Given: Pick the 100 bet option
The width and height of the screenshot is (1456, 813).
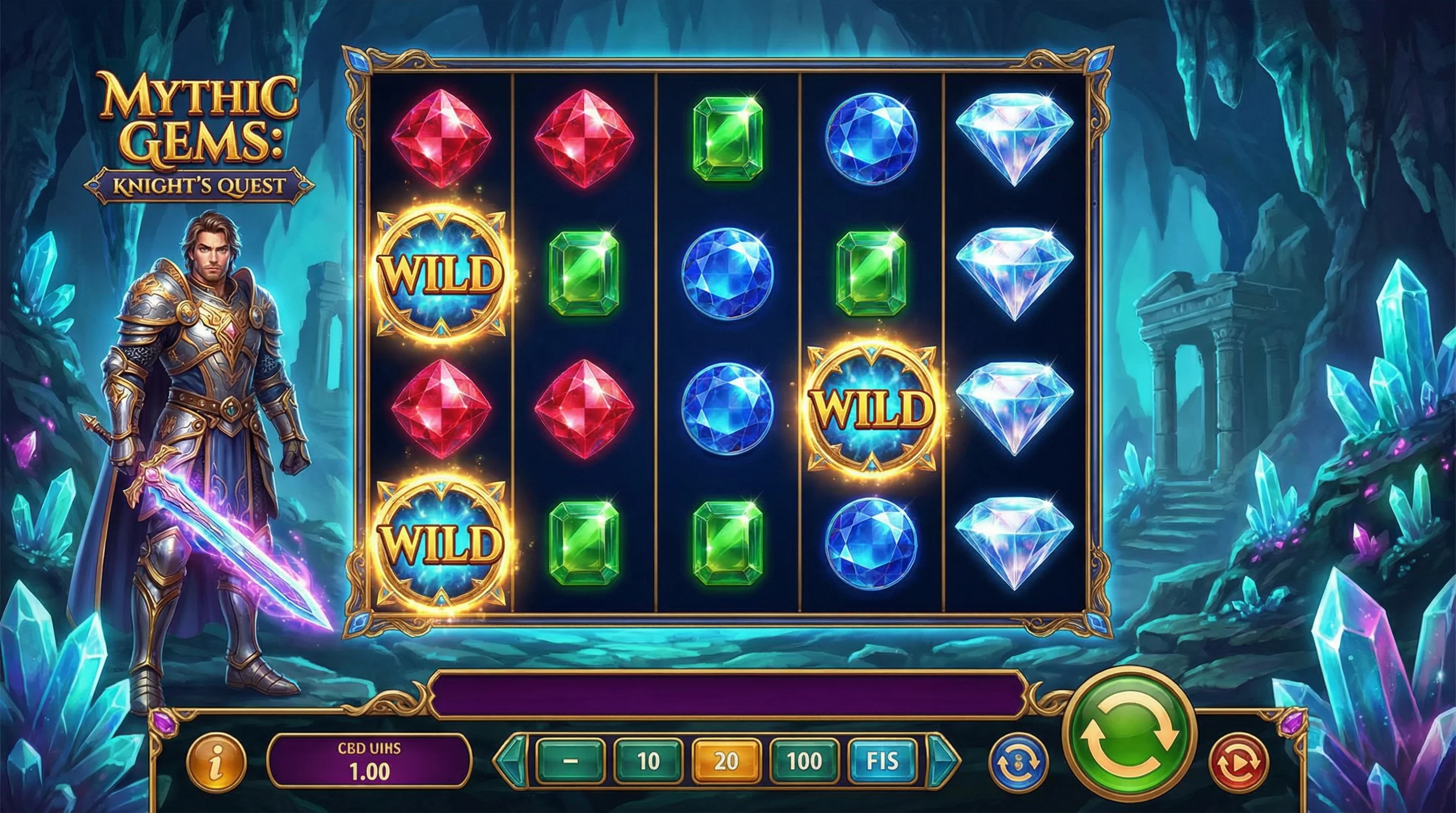Looking at the screenshot, I should coord(804,761).
